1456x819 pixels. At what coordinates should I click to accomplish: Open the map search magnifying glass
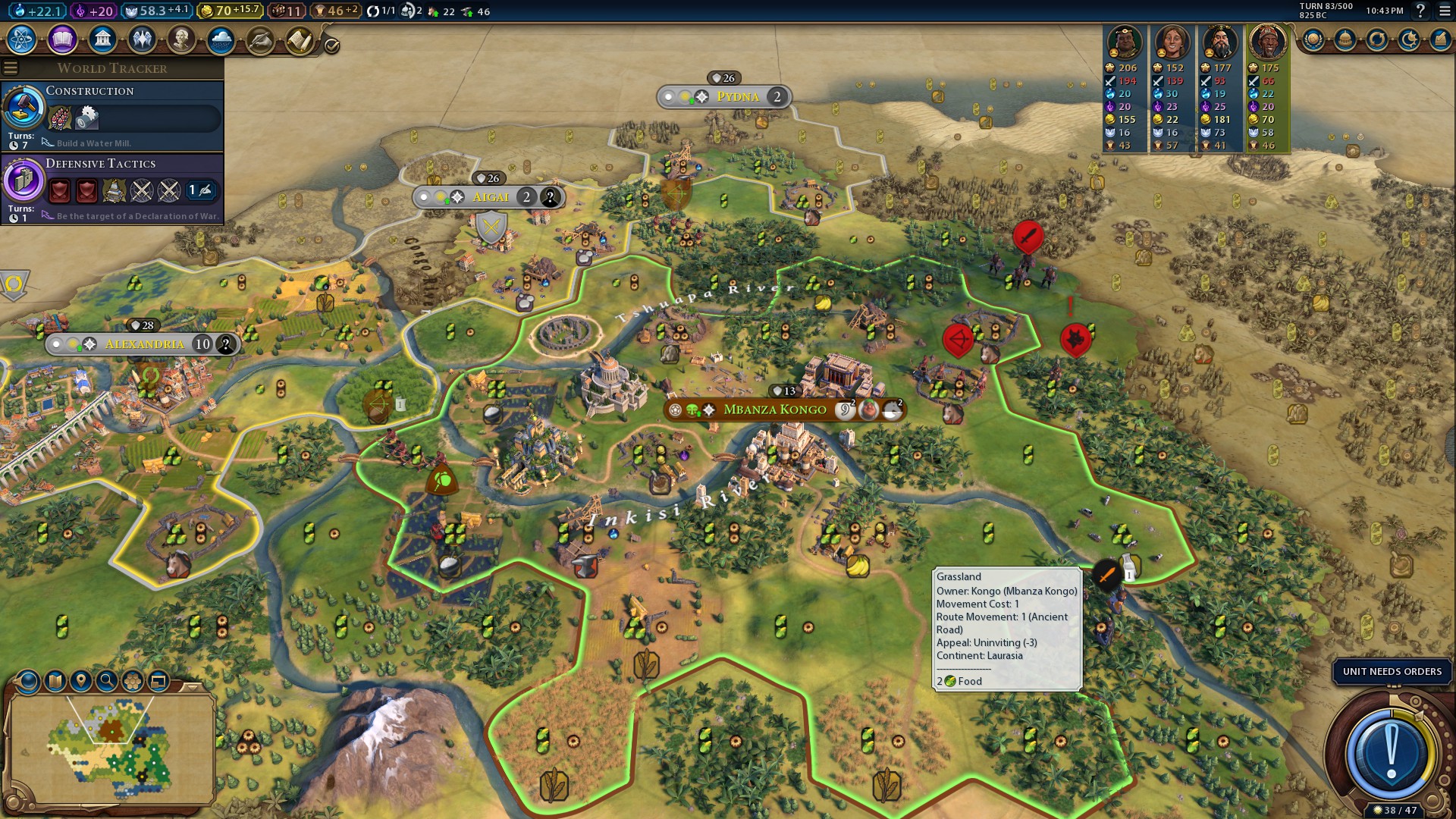click(x=107, y=681)
